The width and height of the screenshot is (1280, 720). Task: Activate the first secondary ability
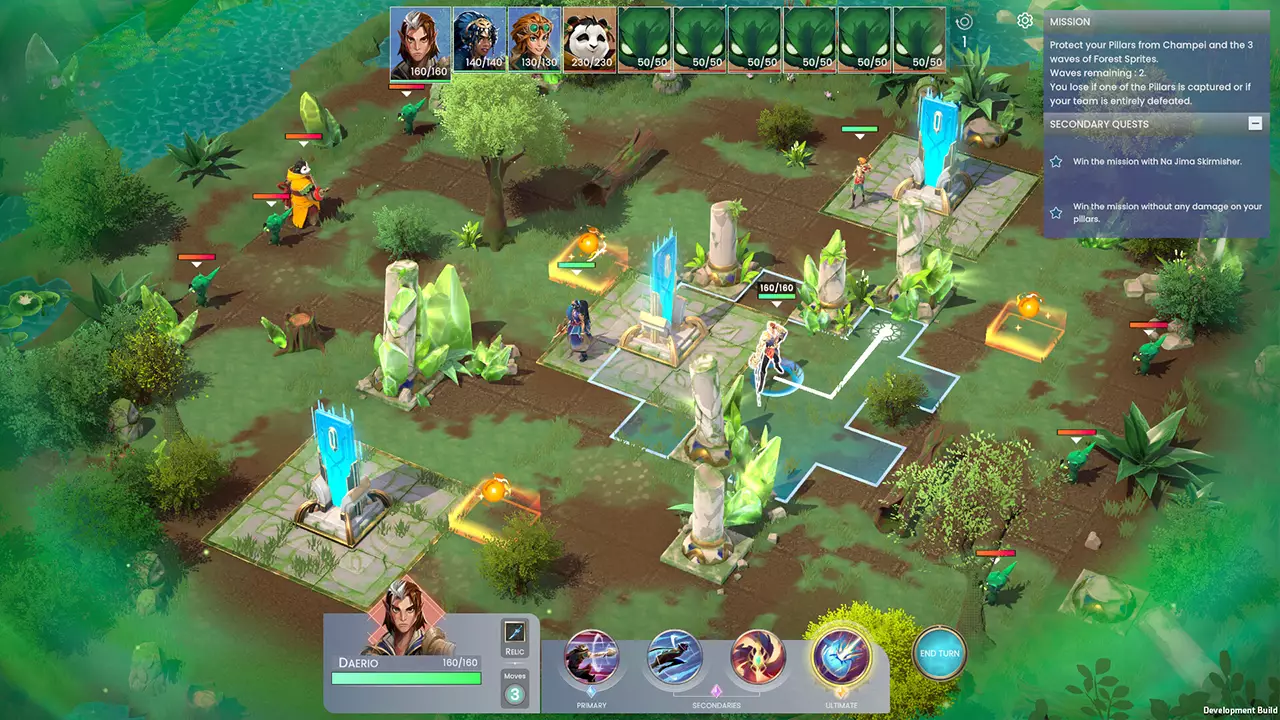(x=674, y=655)
